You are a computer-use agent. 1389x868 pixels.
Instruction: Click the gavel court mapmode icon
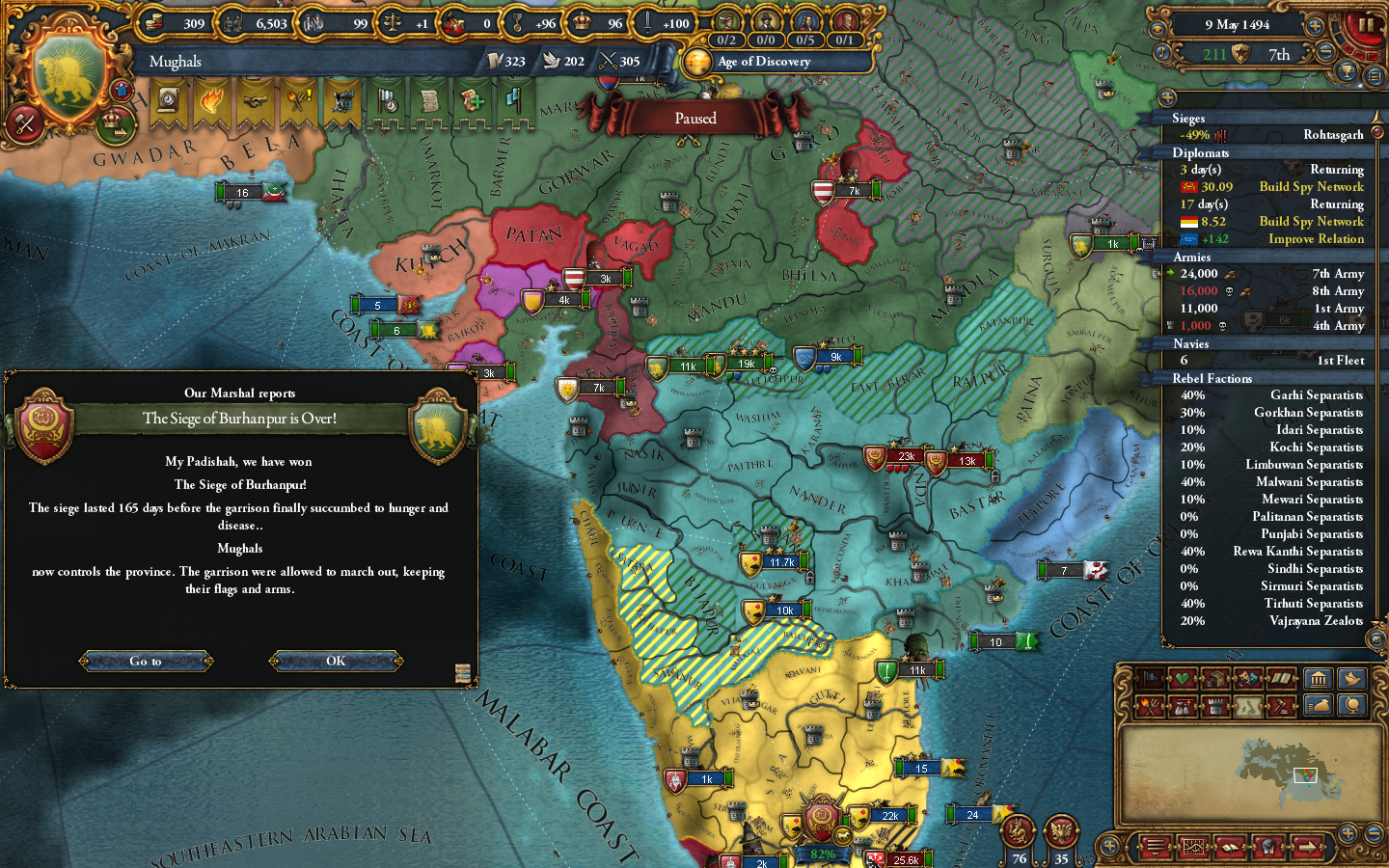tap(1281, 705)
